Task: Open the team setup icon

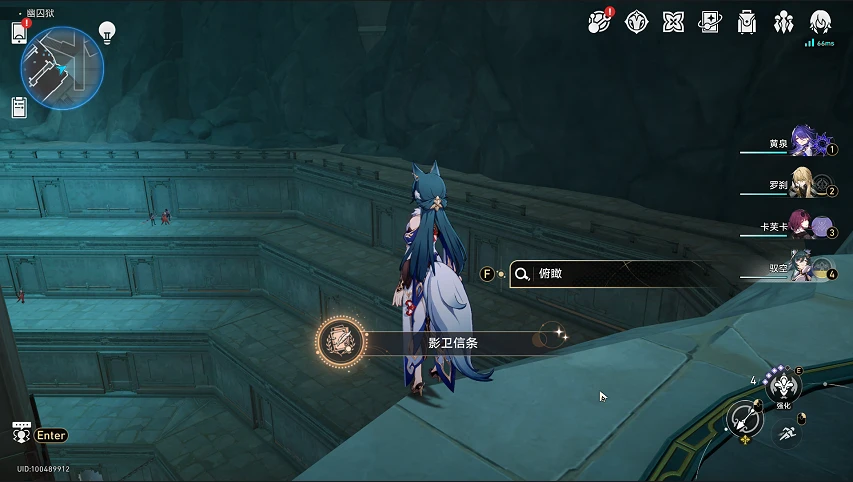Action: 783,21
